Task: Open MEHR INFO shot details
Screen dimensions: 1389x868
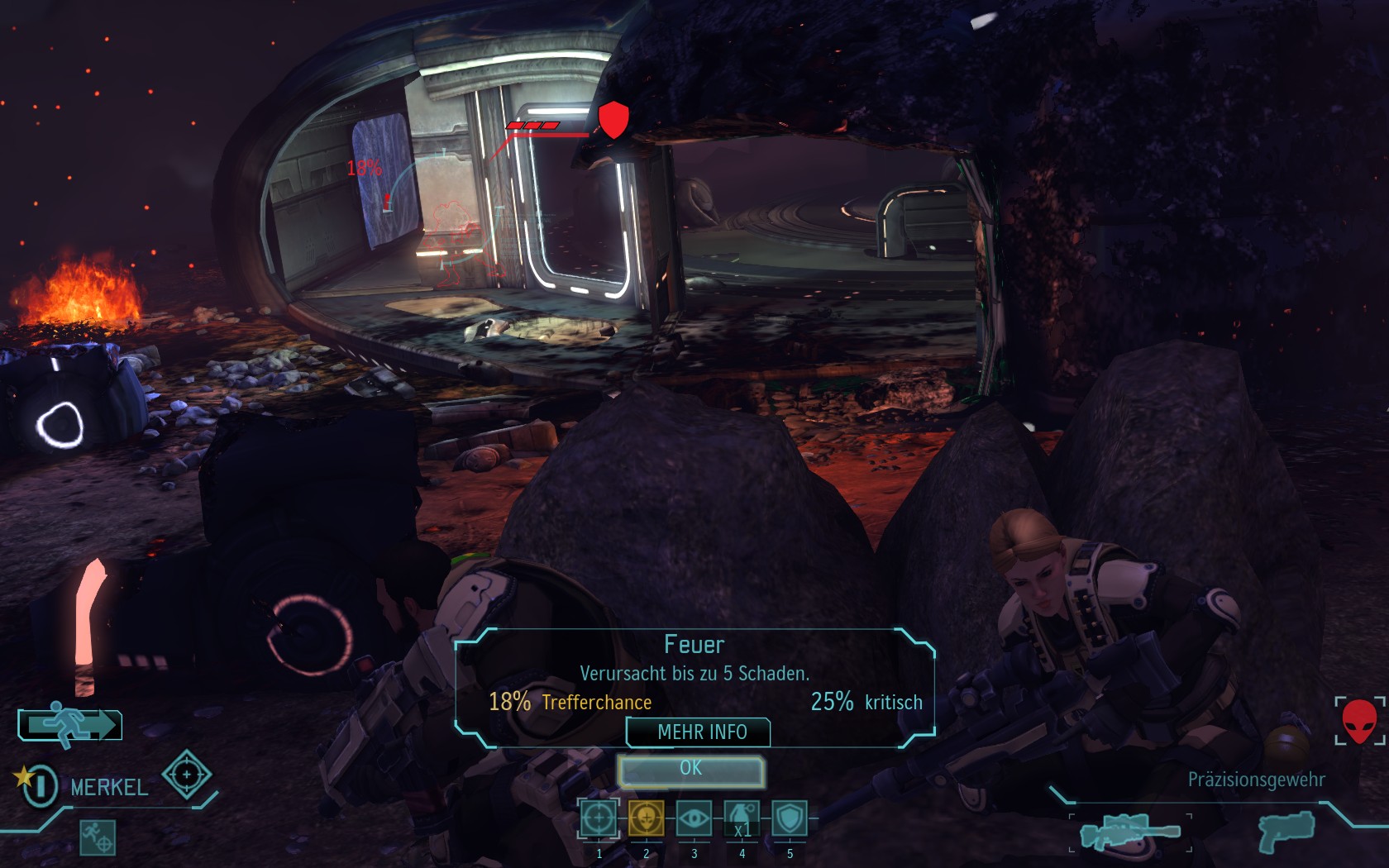Action: point(699,732)
